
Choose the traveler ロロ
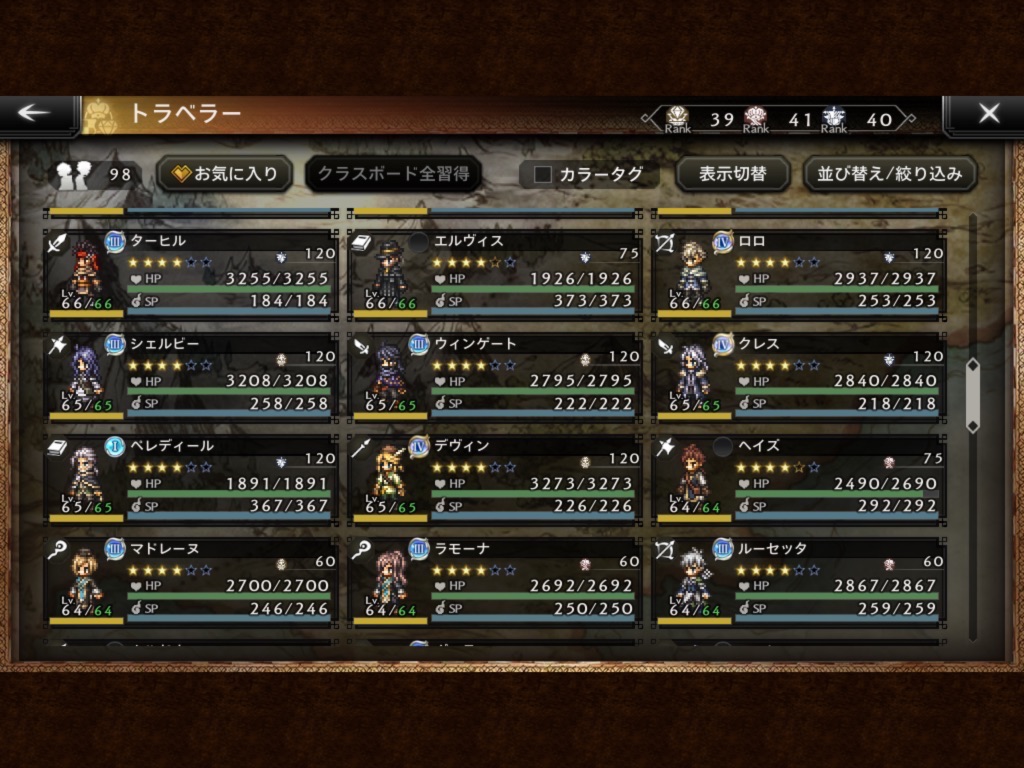(x=798, y=272)
